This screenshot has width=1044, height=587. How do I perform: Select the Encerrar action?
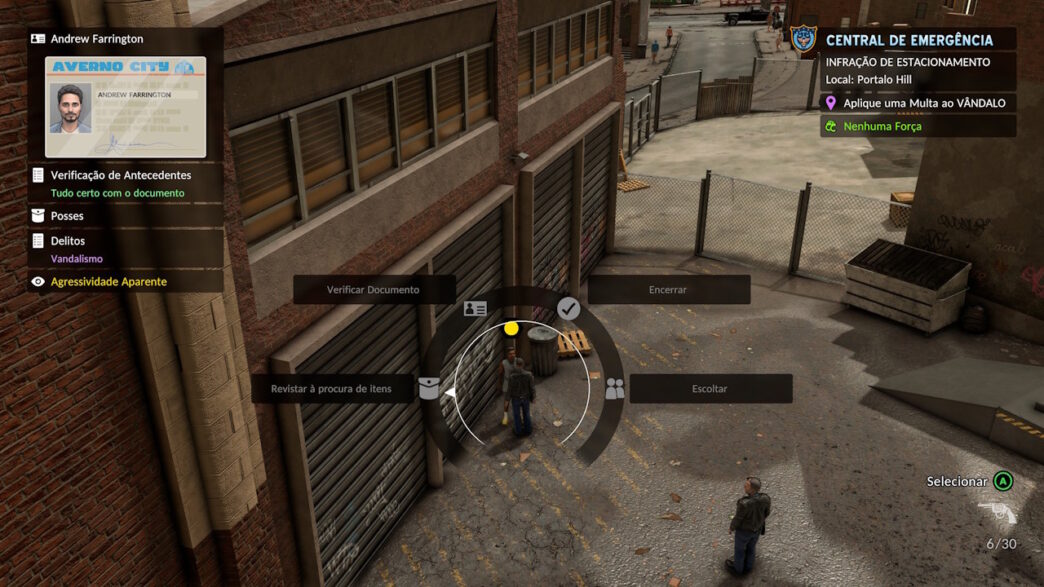coord(668,290)
